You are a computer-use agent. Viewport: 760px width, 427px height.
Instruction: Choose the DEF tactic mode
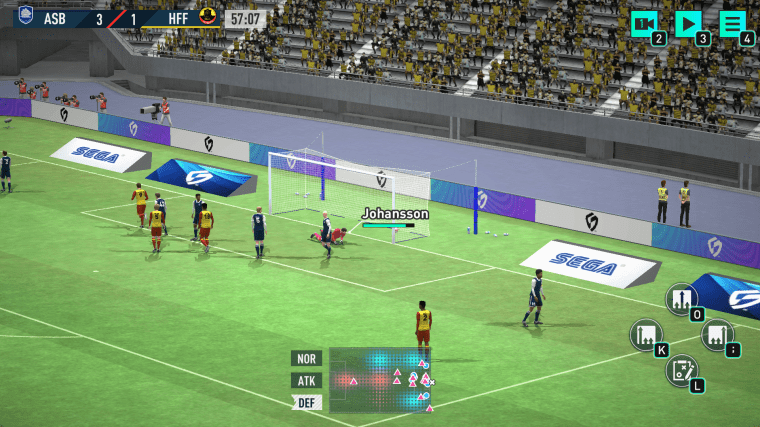click(x=305, y=402)
